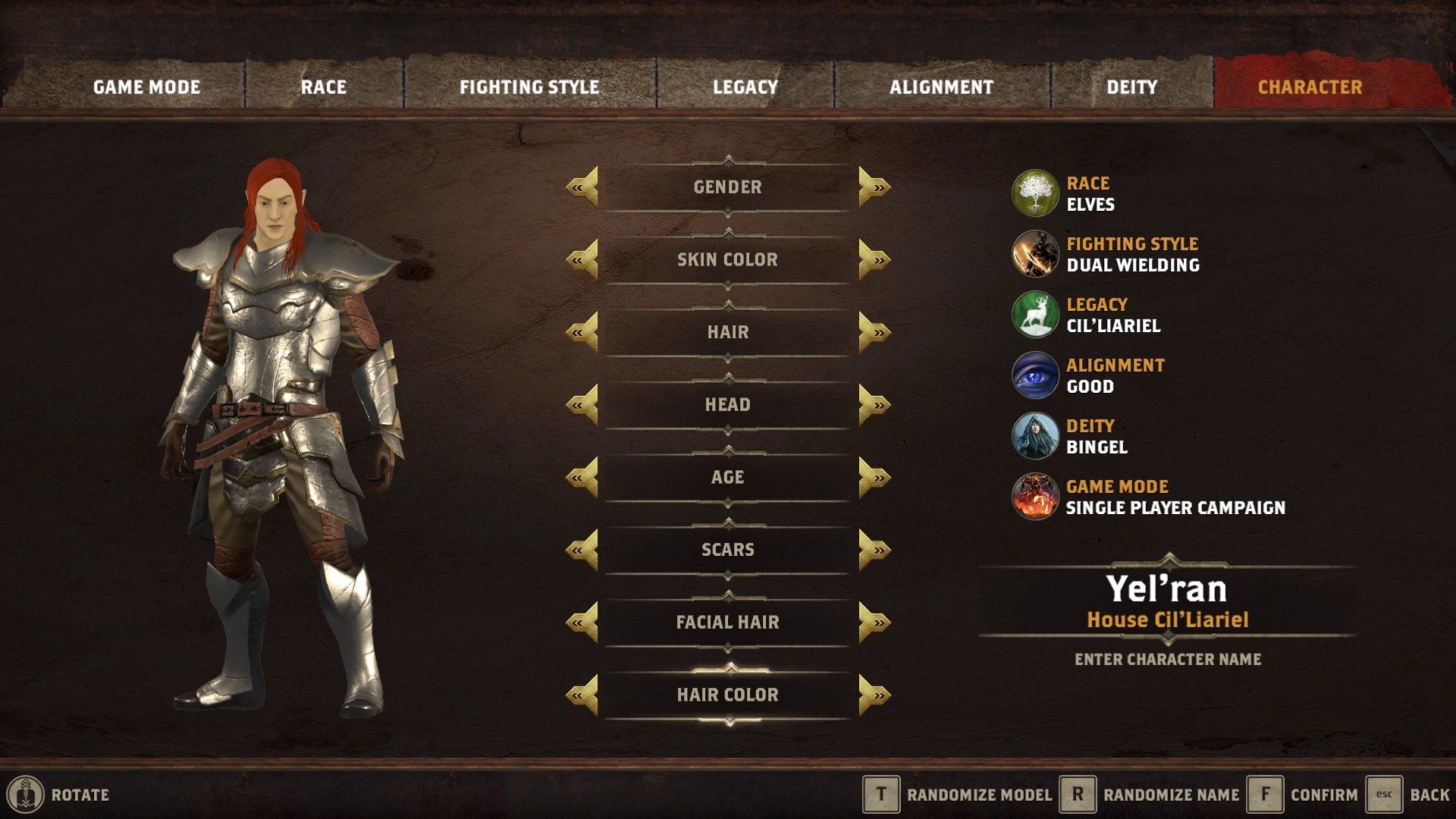Change Skin Color using the left arrow
The width and height of the screenshot is (1456, 819).
[582, 259]
